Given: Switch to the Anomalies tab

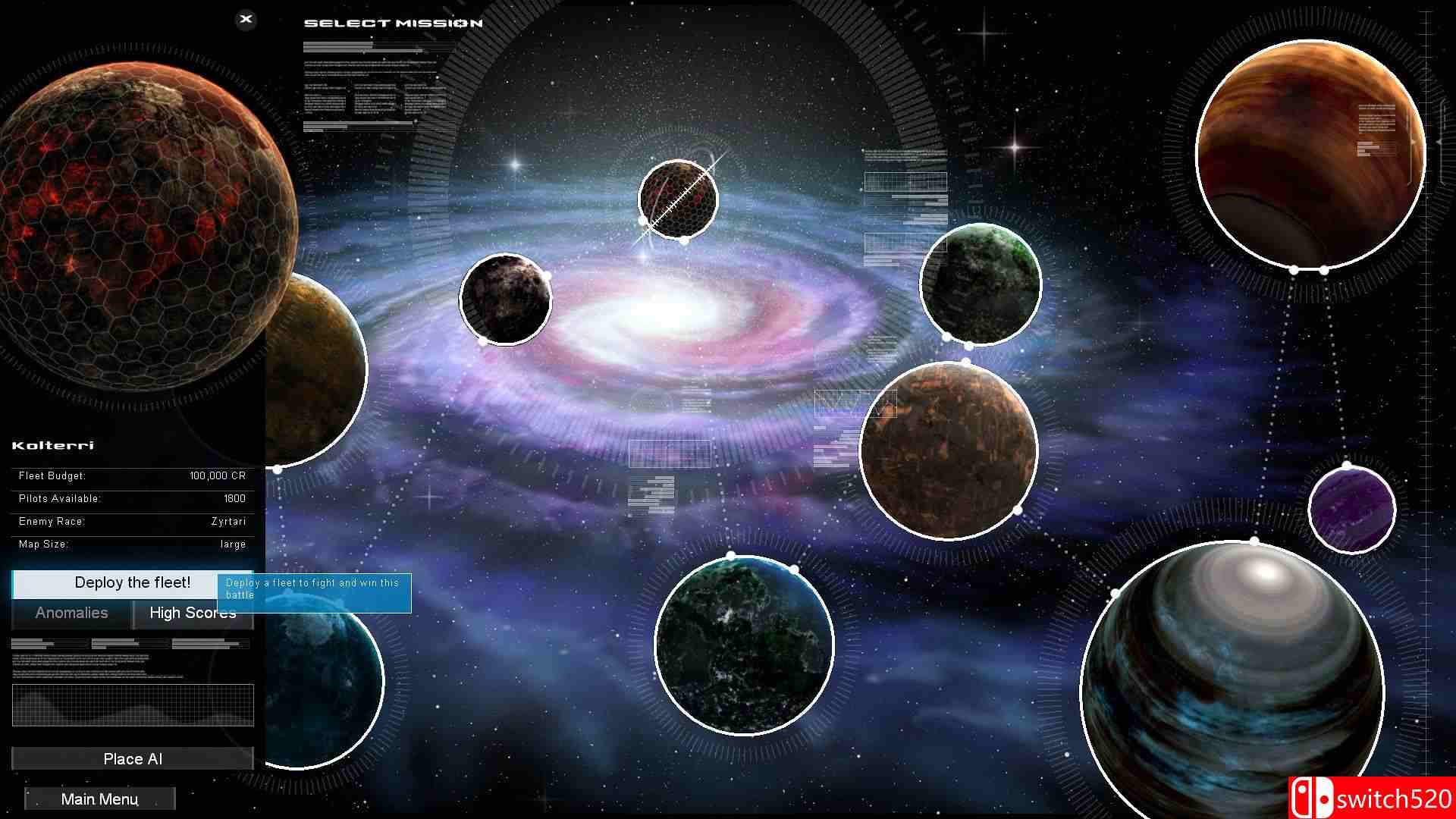Looking at the screenshot, I should (x=71, y=613).
